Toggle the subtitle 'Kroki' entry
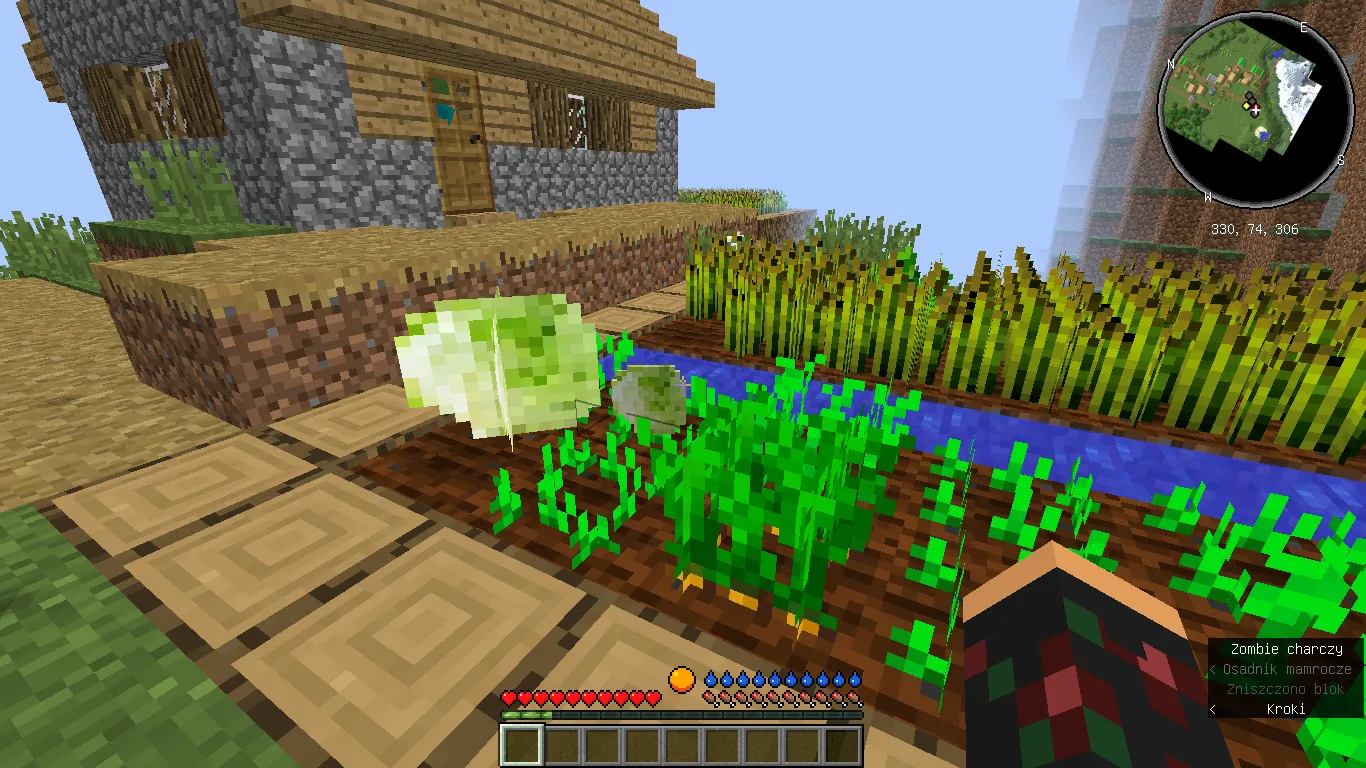 pyautogui.click(x=1287, y=709)
